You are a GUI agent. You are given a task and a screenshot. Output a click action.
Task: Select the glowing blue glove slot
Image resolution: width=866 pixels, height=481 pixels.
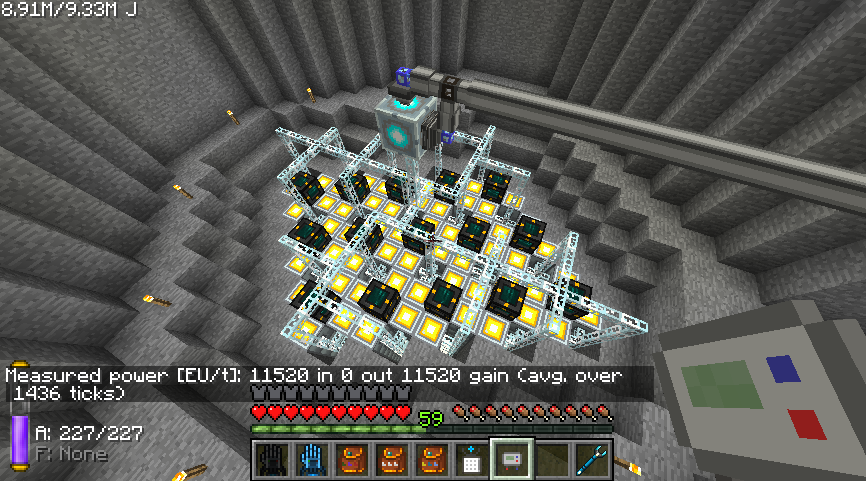[x=310, y=459]
